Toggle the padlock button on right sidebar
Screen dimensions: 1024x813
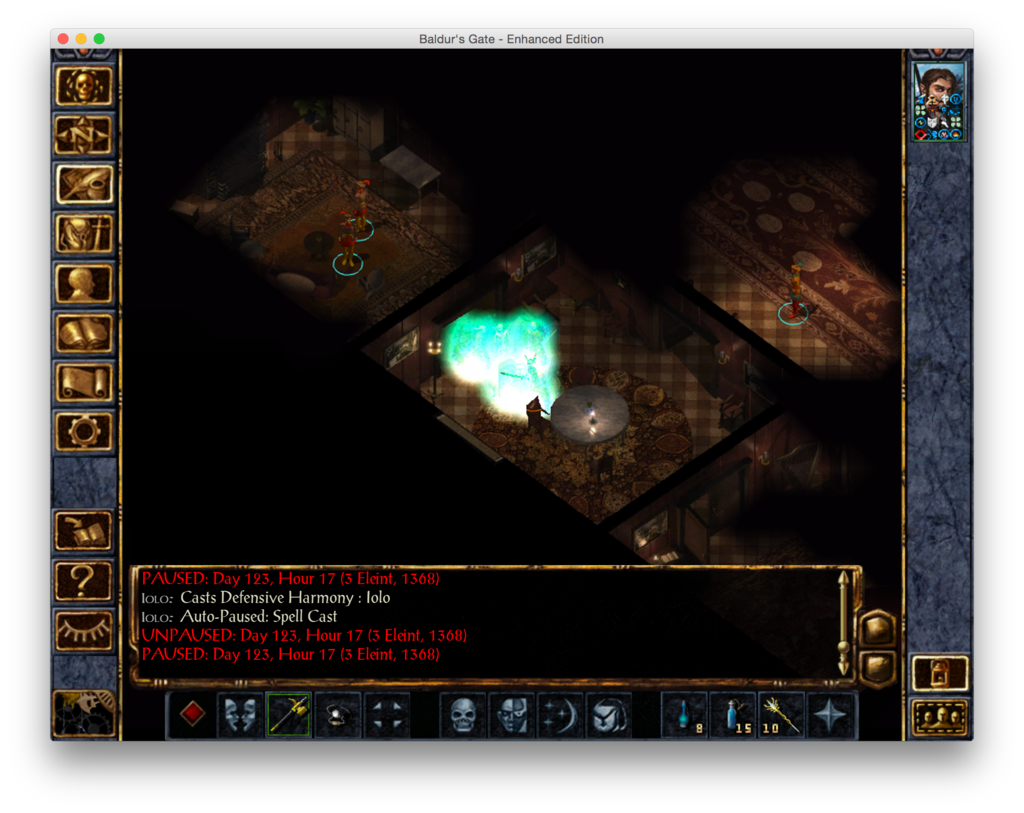click(940, 673)
